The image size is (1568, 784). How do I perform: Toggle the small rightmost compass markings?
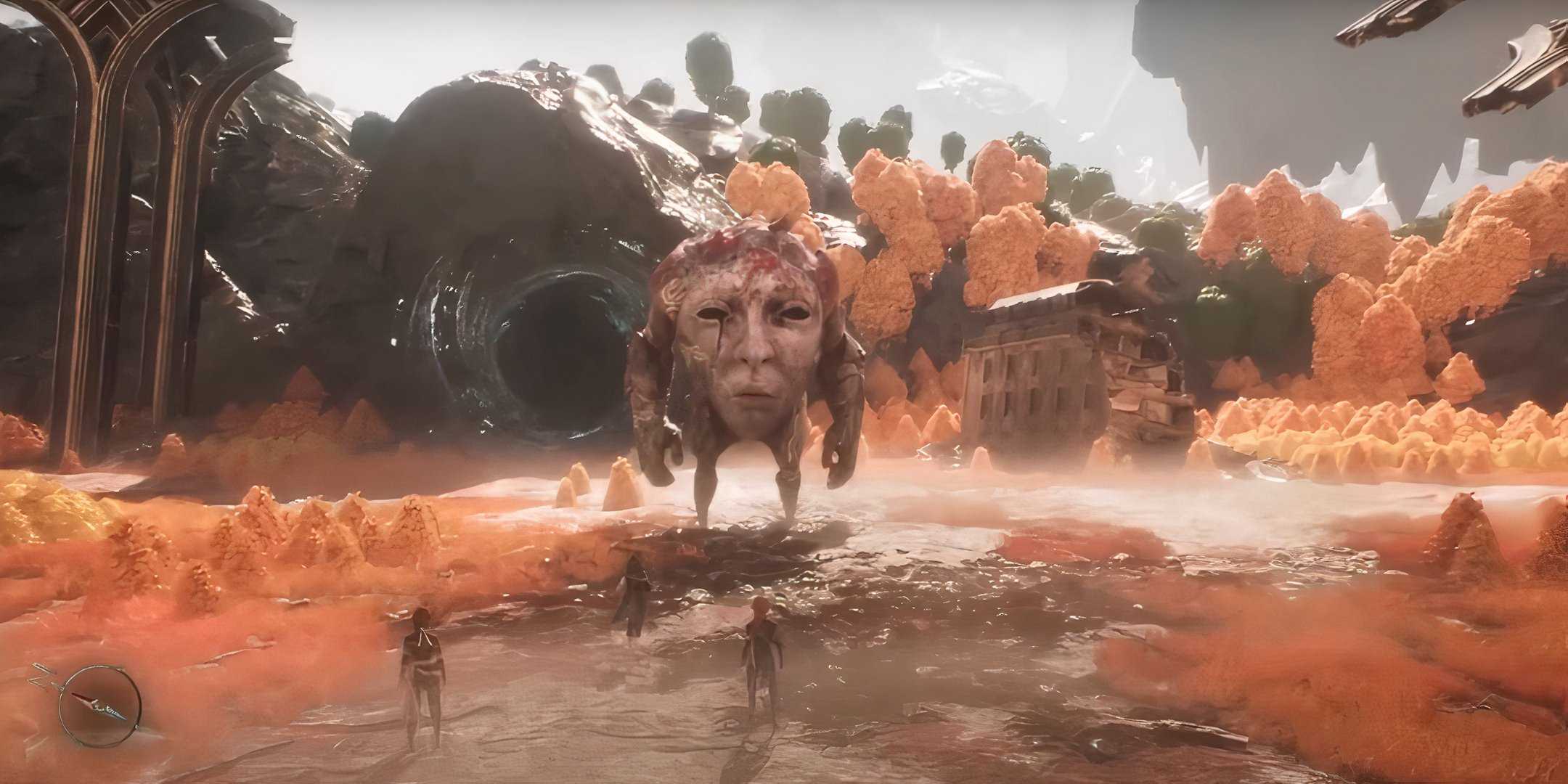(137, 727)
